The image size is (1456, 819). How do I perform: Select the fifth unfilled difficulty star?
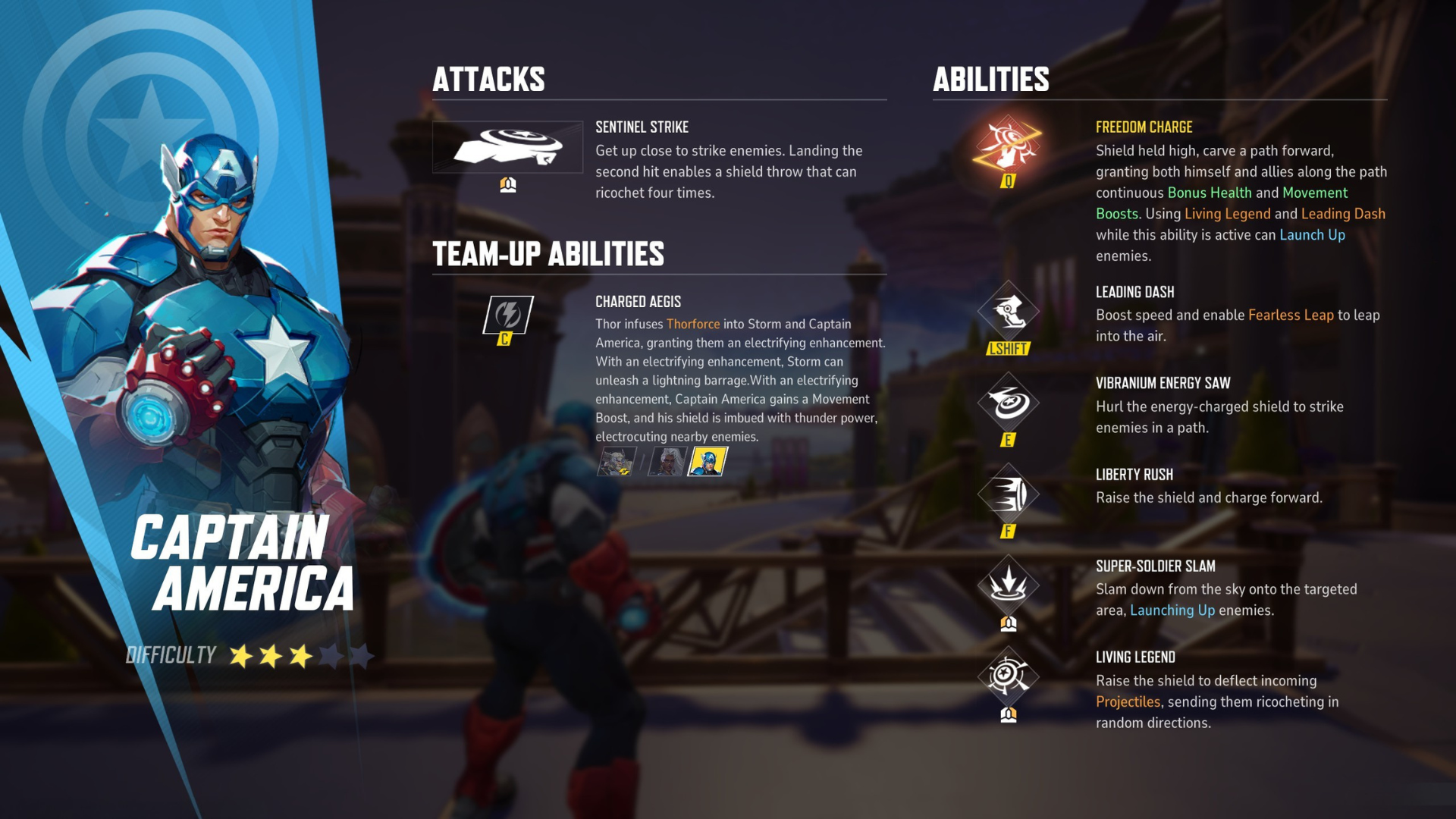pyautogui.click(x=361, y=655)
